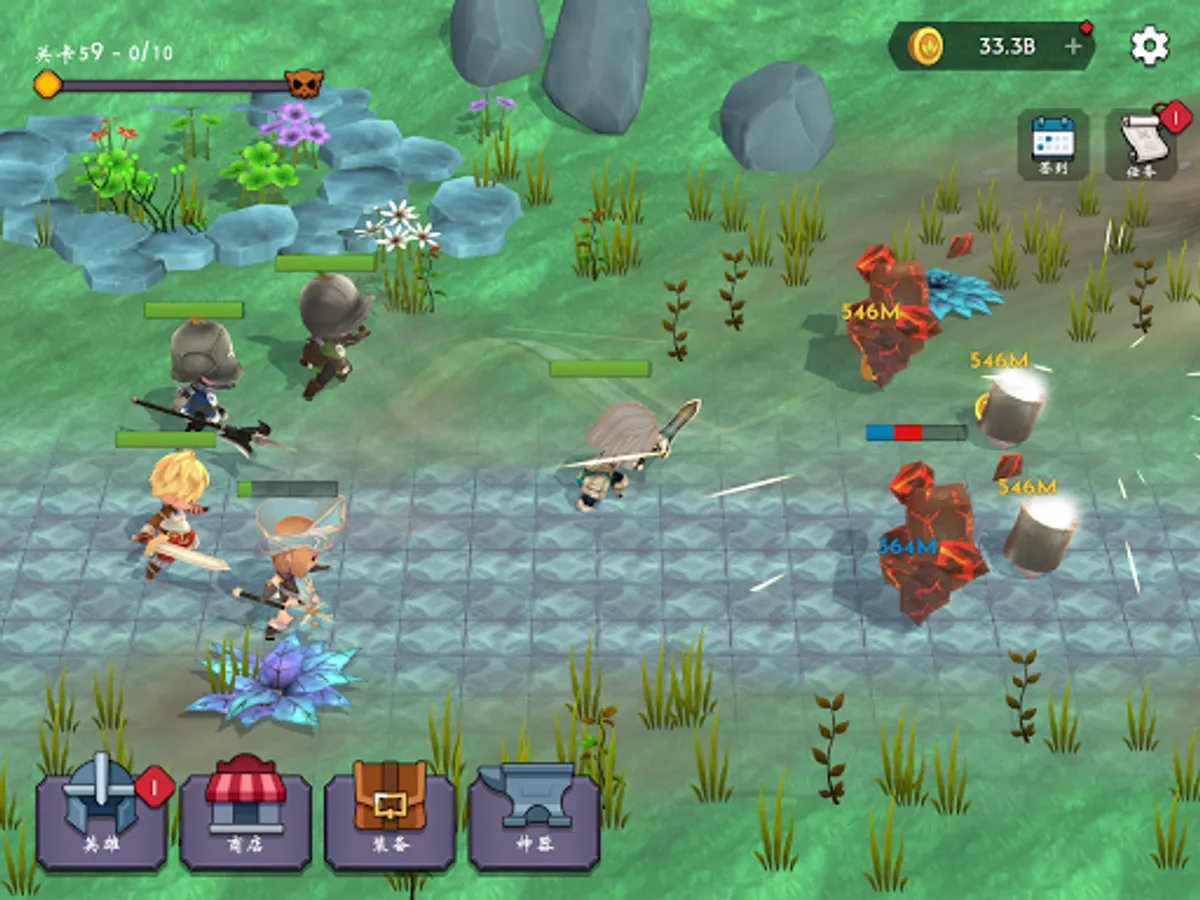Image resolution: width=1200 pixels, height=900 pixels.
Task: Open the quest scroll menu
Action: pyautogui.click(x=1140, y=144)
